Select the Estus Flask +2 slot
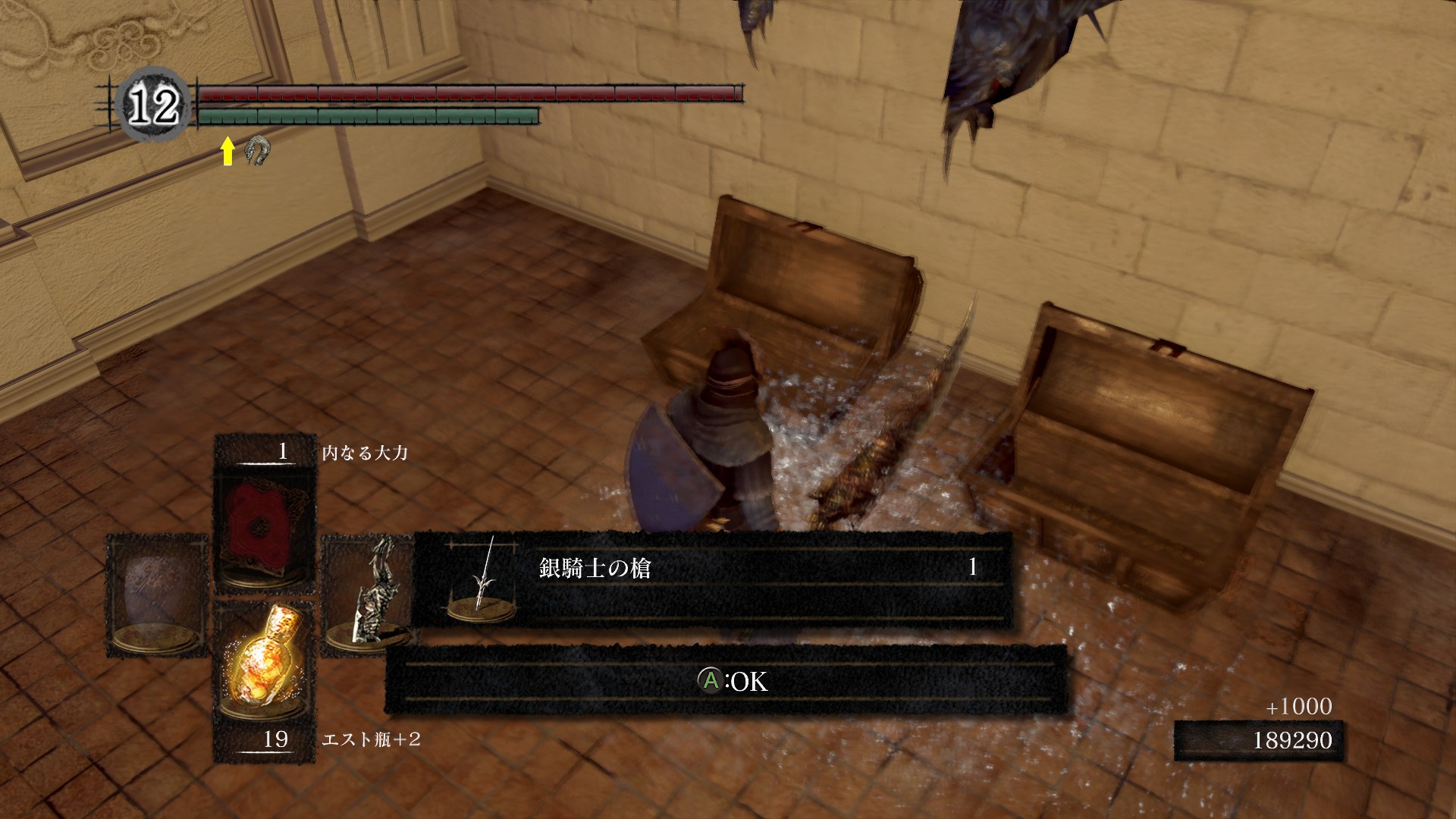1456x819 pixels. coord(265,667)
